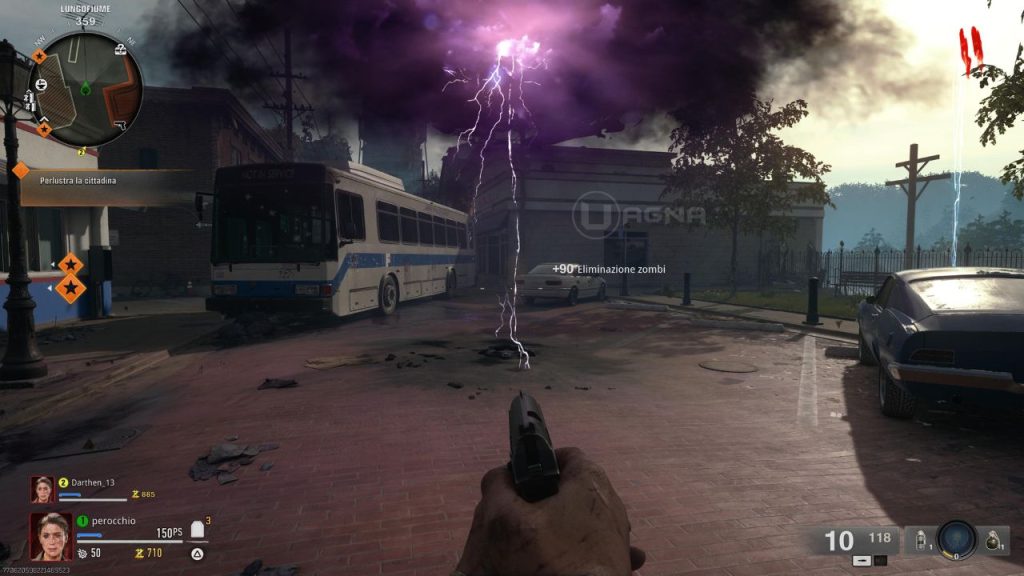The image size is (1024, 576).
Task: Activate the blue field upgrade circle
Action: 957,539
